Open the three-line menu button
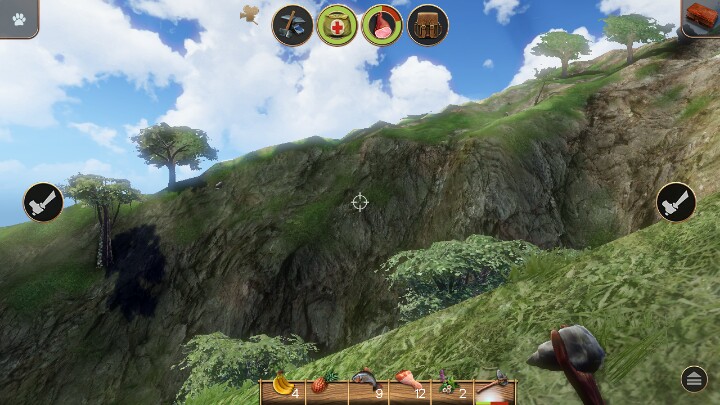 tap(694, 378)
